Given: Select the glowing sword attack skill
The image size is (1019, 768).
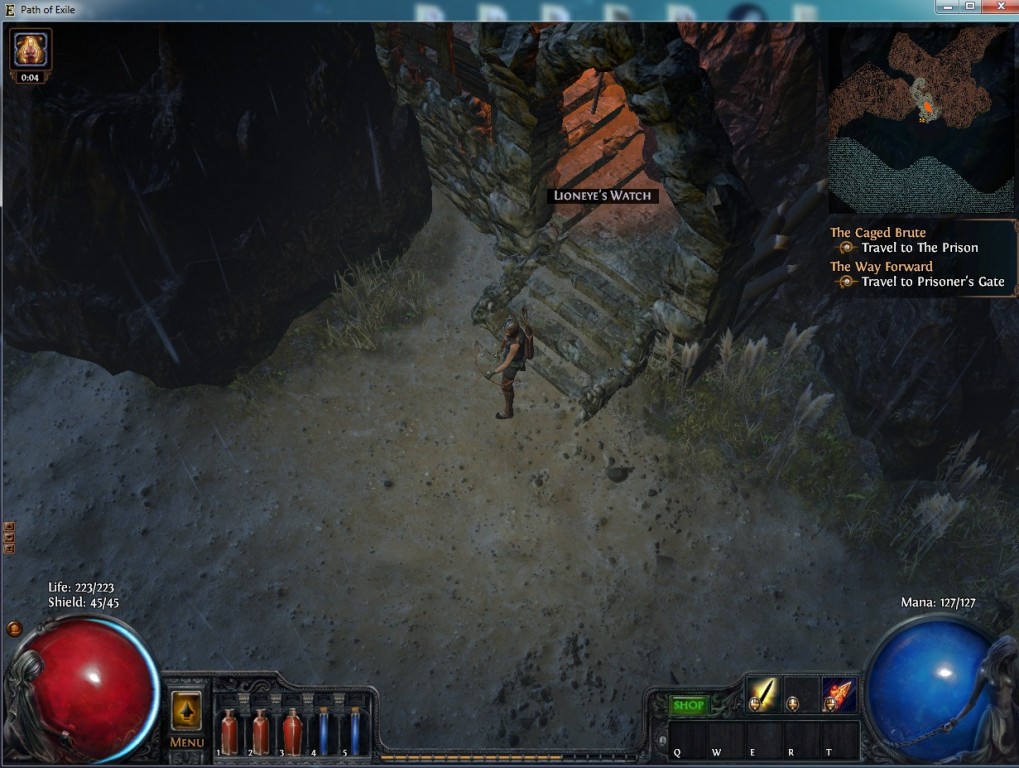Looking at the screenshot, I should pyautogui.click(x=762, y=693).
